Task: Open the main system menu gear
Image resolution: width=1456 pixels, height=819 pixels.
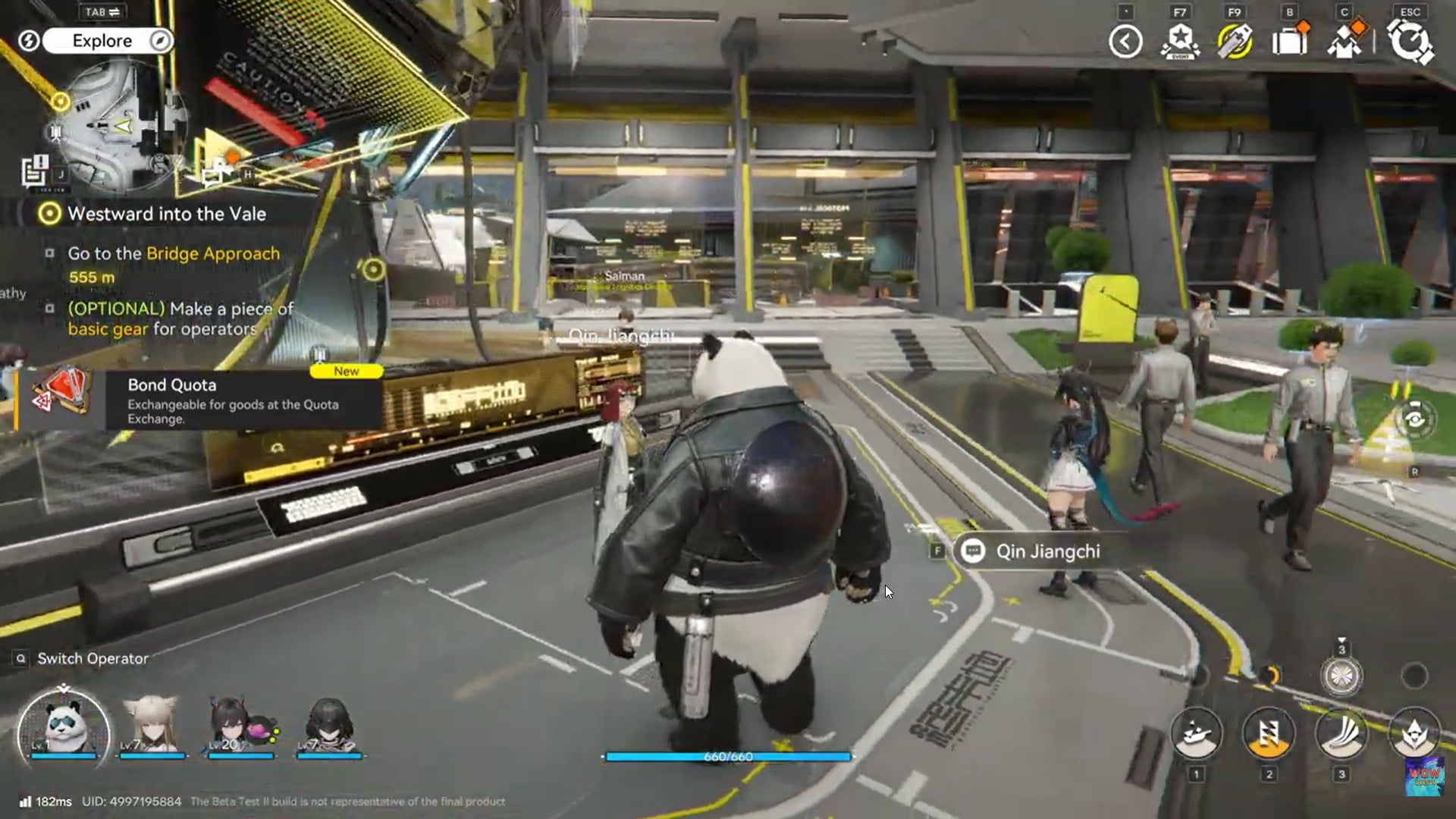Action: pos(1410,41)
